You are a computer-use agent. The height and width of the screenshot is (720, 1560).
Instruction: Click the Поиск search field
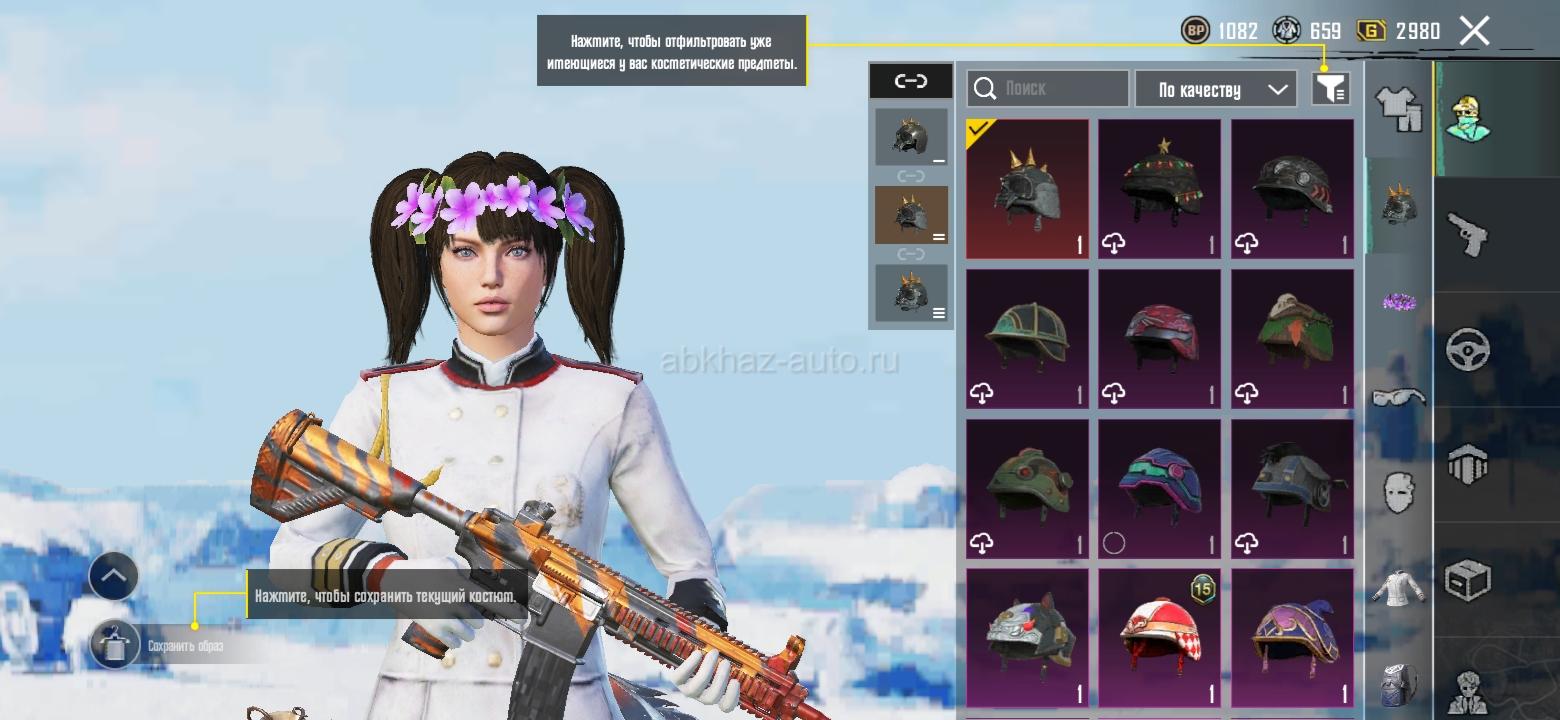[1047, 88]
